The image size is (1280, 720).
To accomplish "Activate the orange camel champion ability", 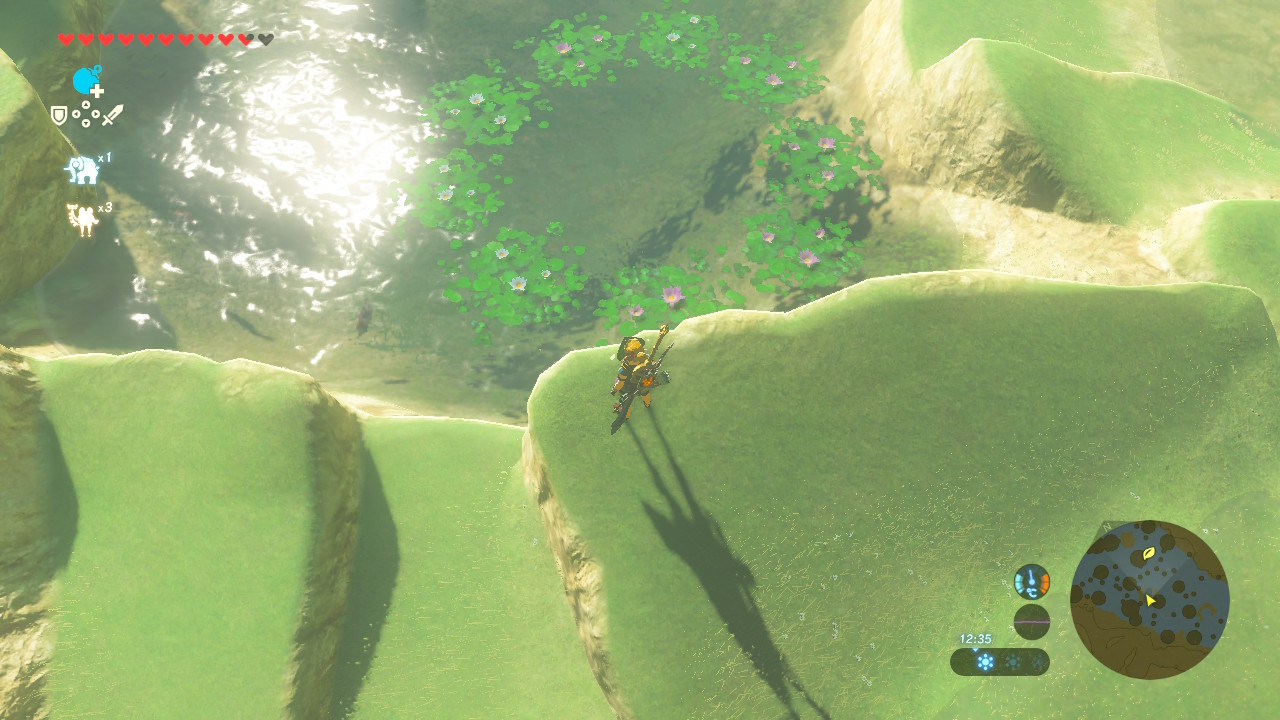I will 81,219.
